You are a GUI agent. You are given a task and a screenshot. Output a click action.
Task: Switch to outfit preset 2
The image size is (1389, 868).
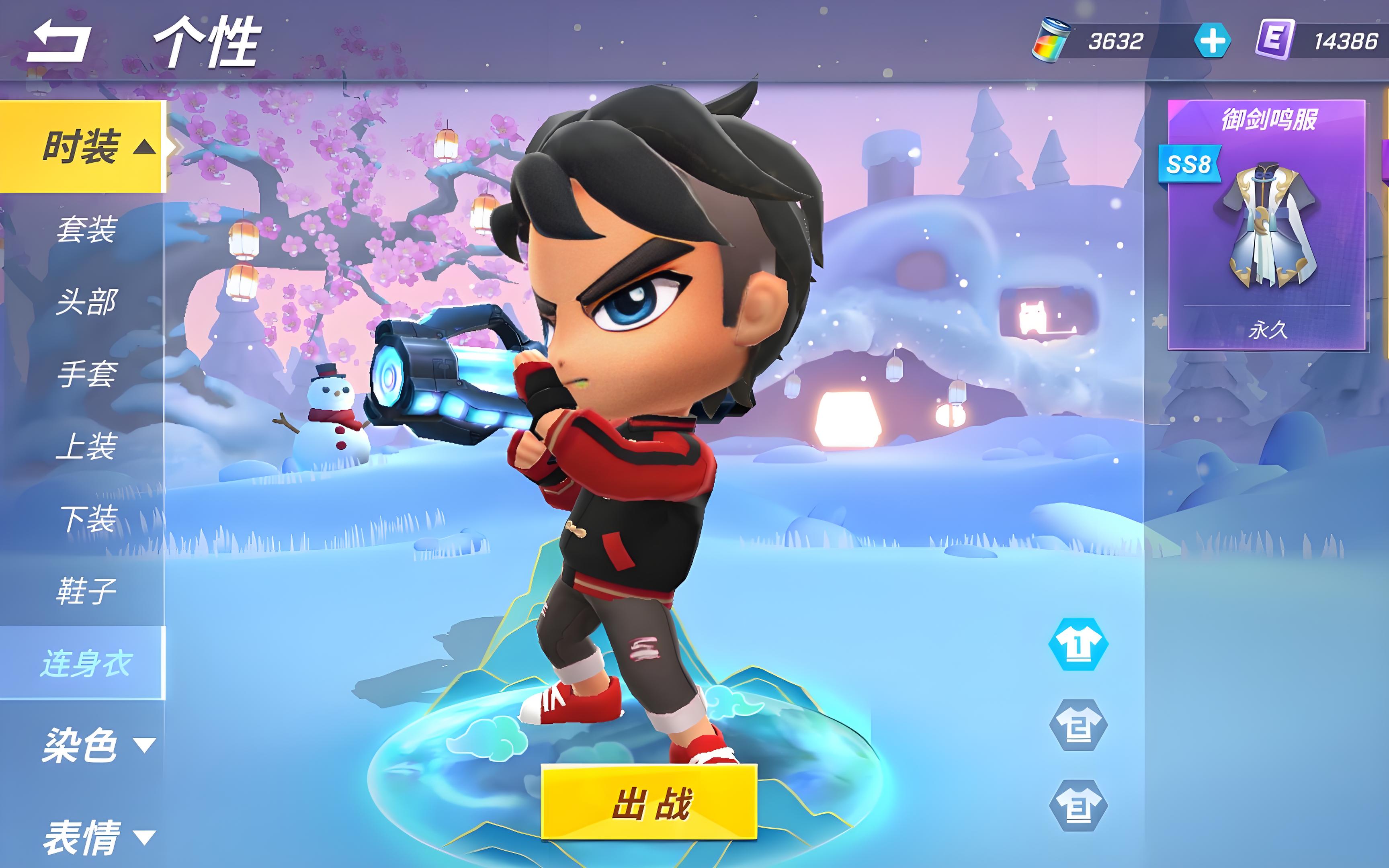(1078, 726)
